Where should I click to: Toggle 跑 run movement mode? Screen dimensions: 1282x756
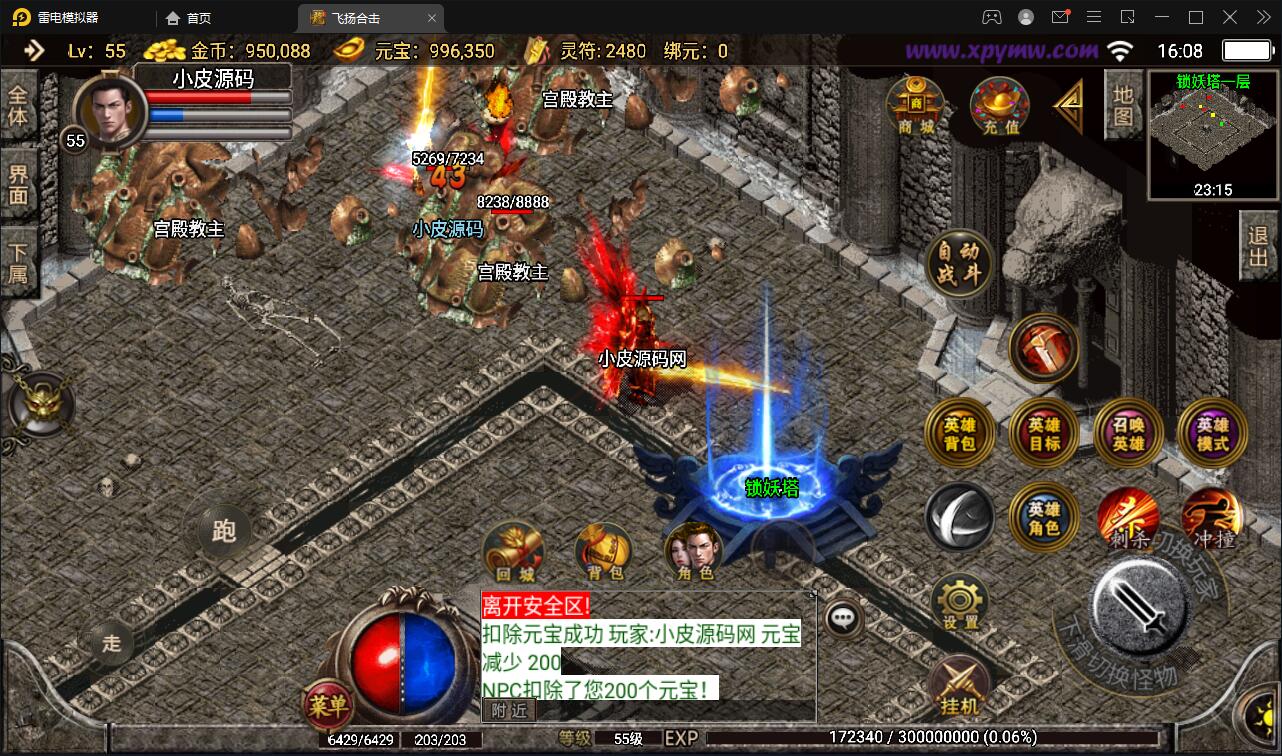222,531
